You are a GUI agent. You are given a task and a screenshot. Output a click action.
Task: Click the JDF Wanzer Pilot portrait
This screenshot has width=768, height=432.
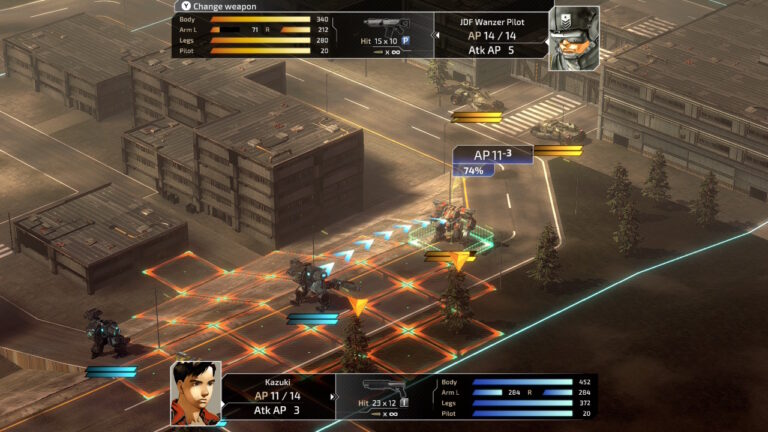573,38
